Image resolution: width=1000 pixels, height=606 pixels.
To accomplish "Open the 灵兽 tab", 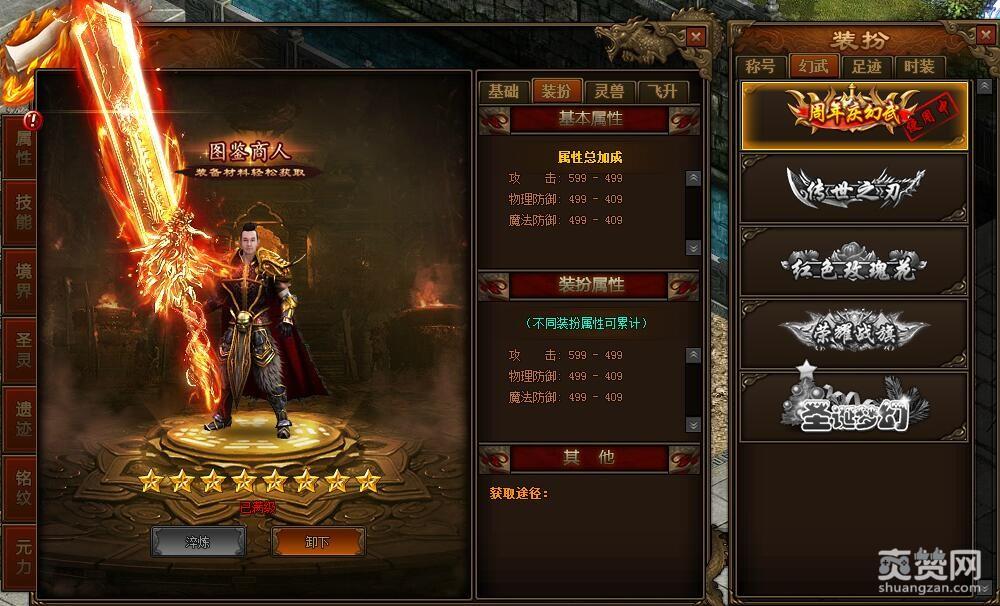I will 609,91.
